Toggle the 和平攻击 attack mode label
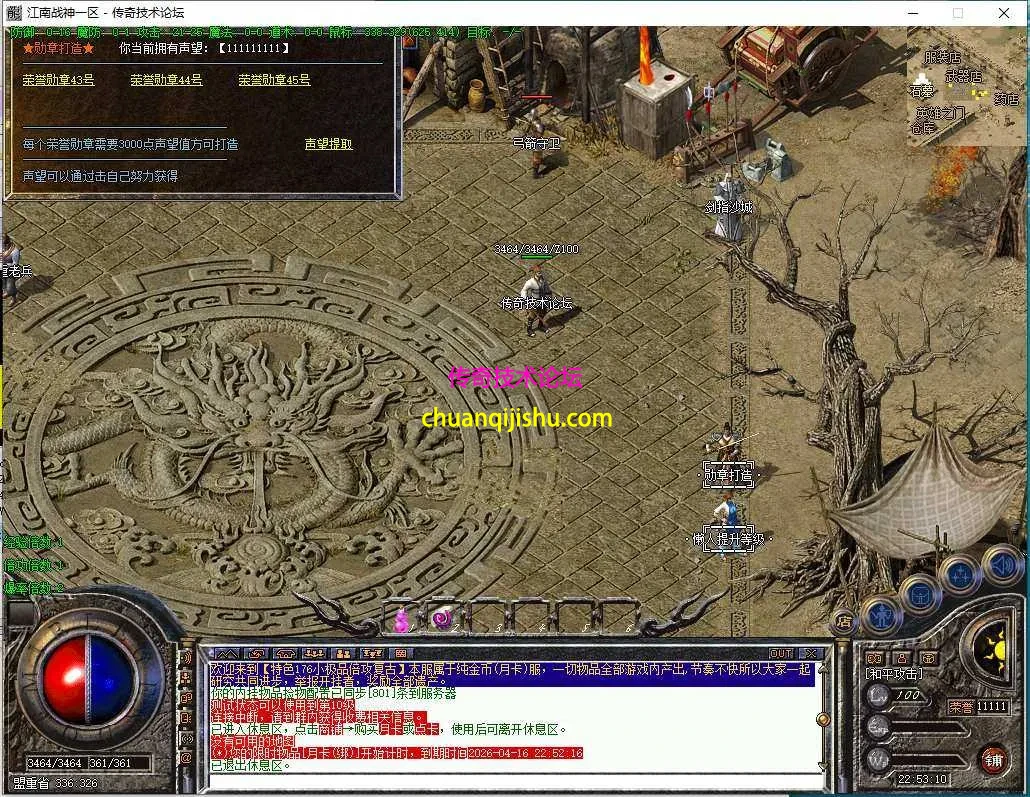1030x797 pixels. [x=893, y=674]
